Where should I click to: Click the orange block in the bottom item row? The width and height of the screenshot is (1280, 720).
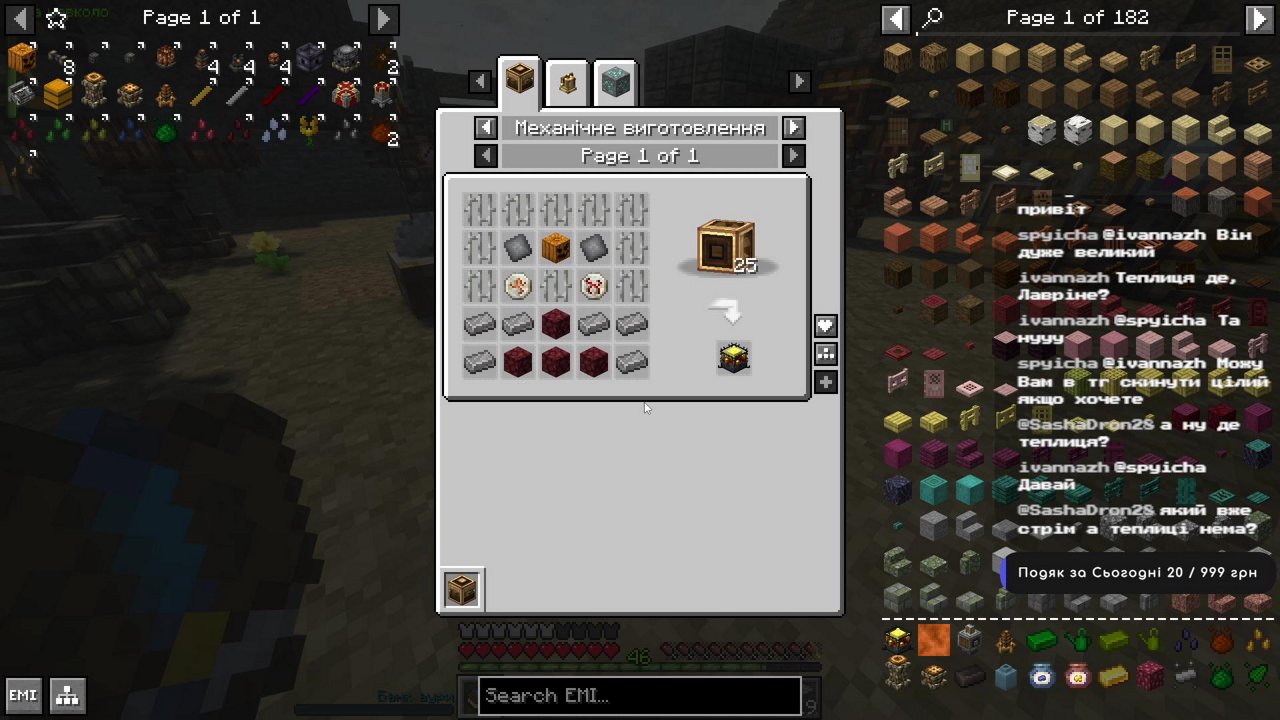click(x=934, y=639)
